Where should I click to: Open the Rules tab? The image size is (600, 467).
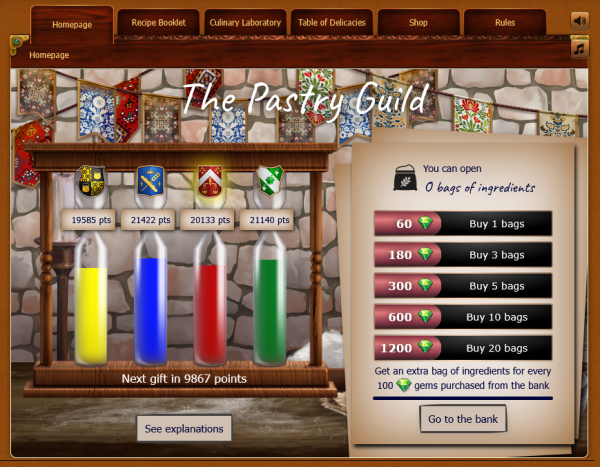click(x=505, y=22)
